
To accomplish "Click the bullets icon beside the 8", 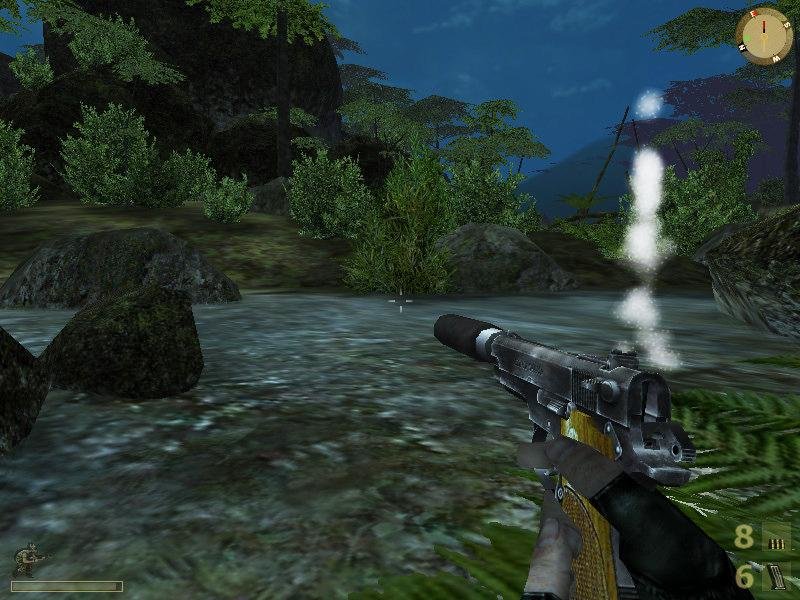I will tap(776, 538).
